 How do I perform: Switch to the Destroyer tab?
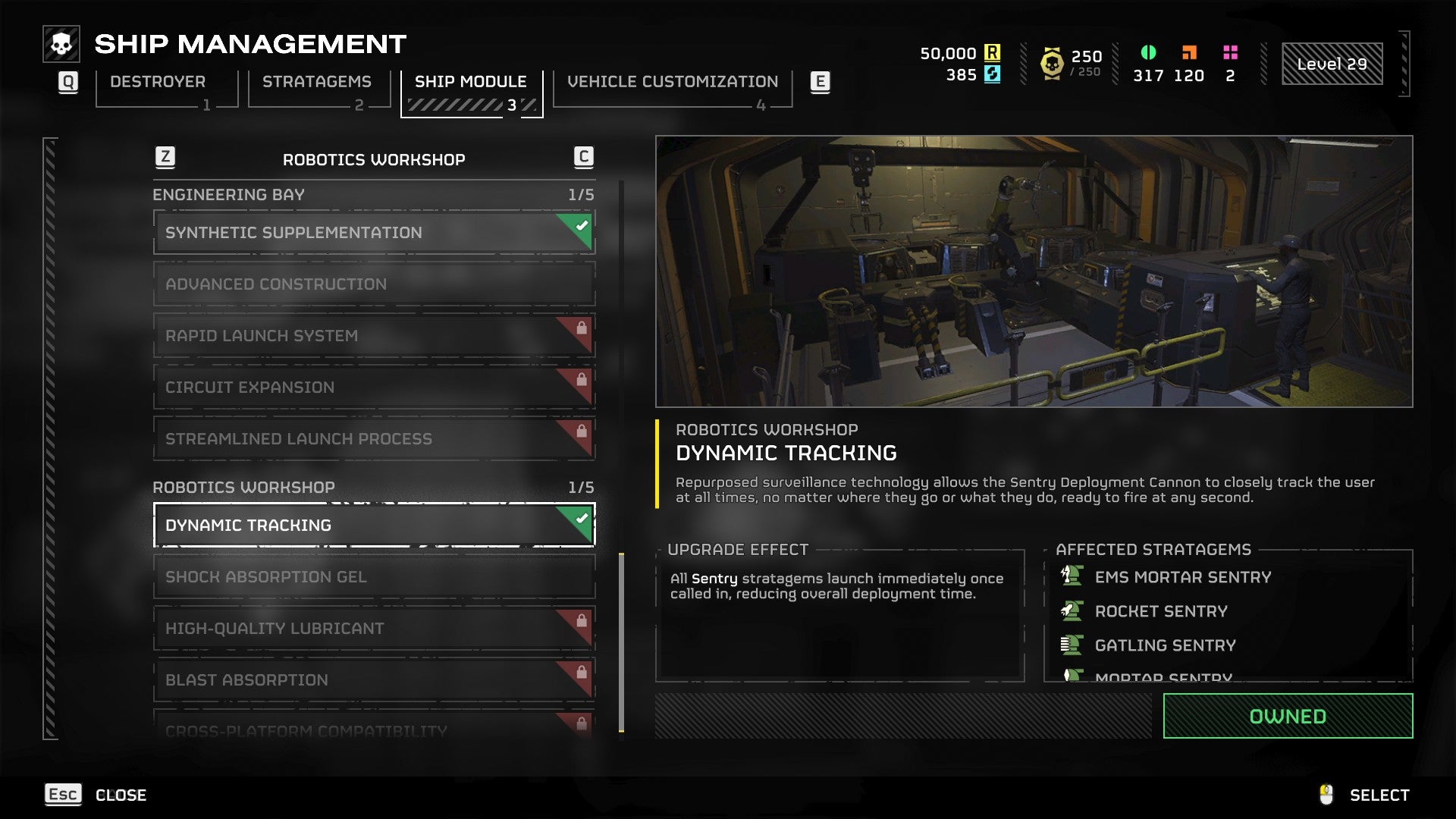pyautogui.click(x=158, y=82)
